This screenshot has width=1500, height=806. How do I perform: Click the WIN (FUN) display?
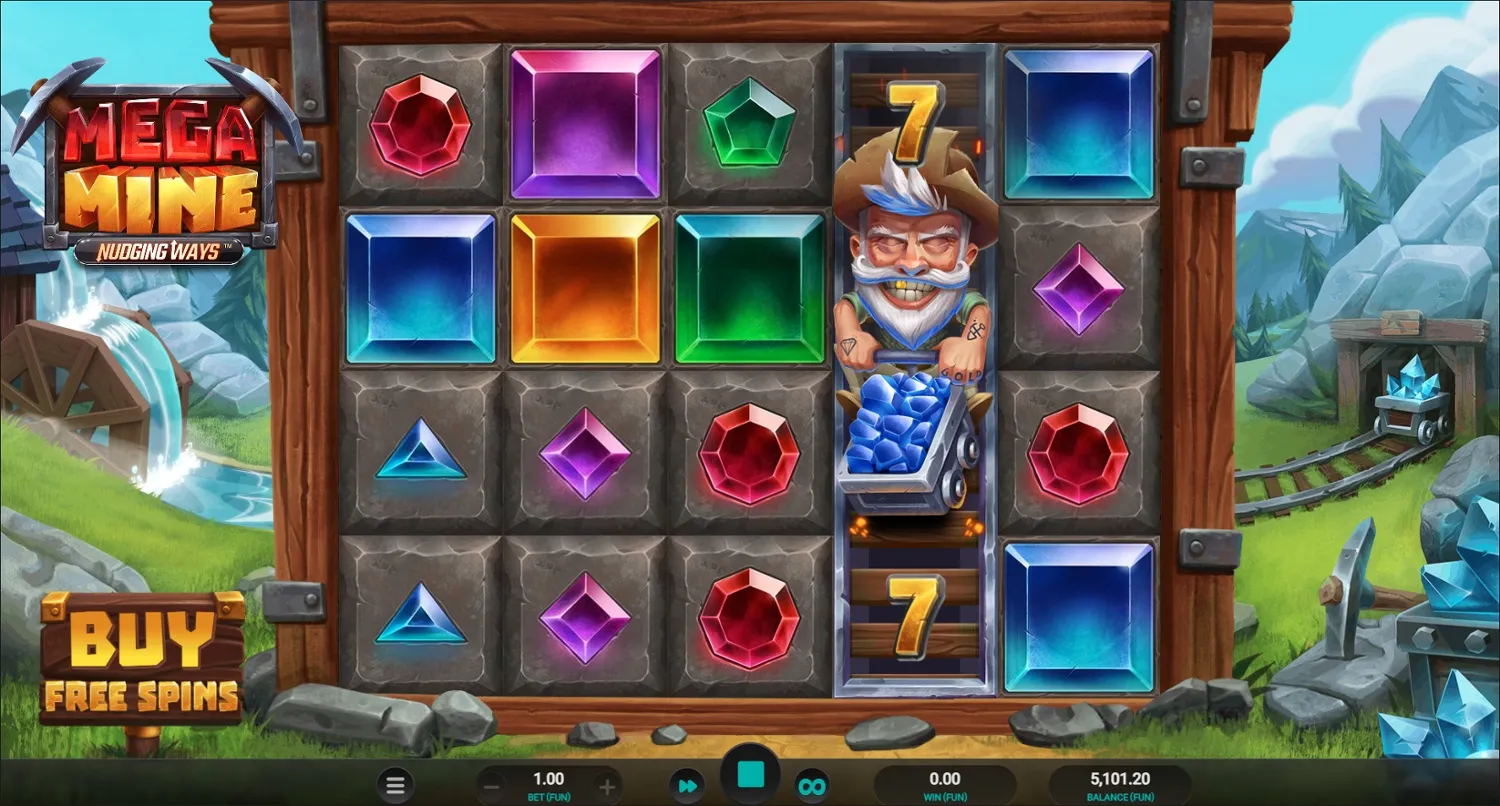tap(945, 785)
